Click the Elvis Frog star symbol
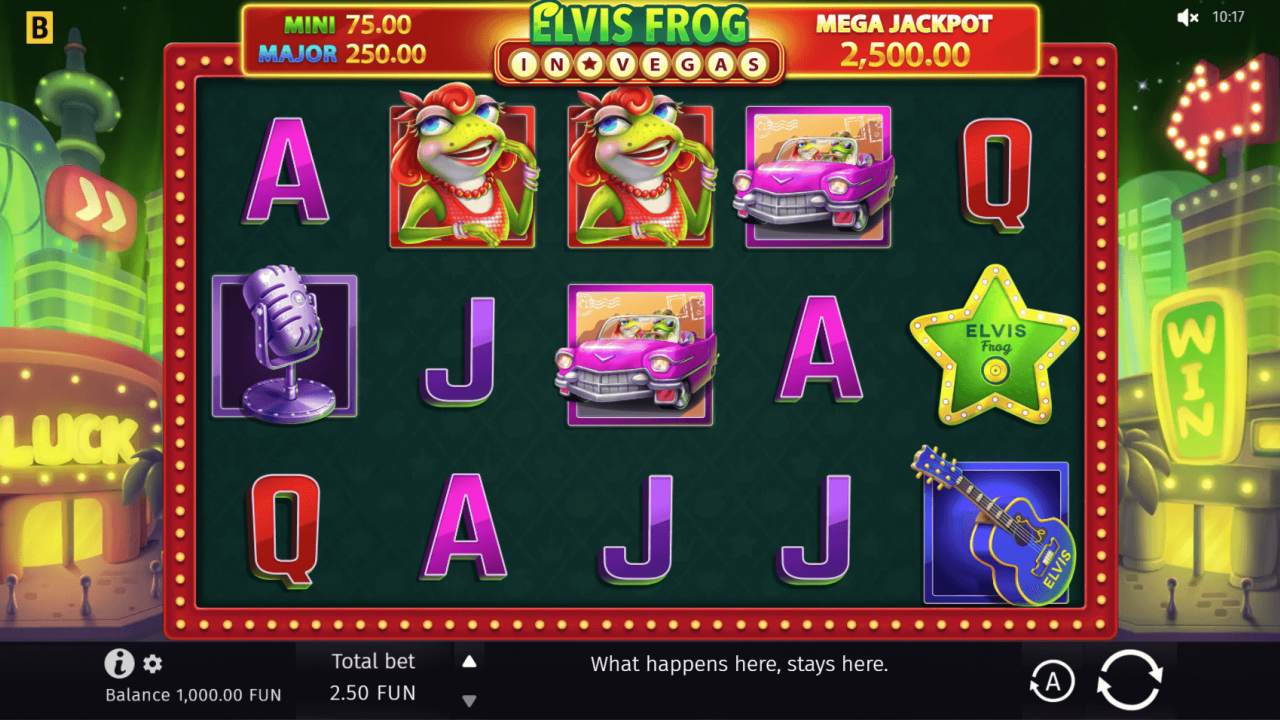Screen dimensions: 1280x720 coord(992,347)
